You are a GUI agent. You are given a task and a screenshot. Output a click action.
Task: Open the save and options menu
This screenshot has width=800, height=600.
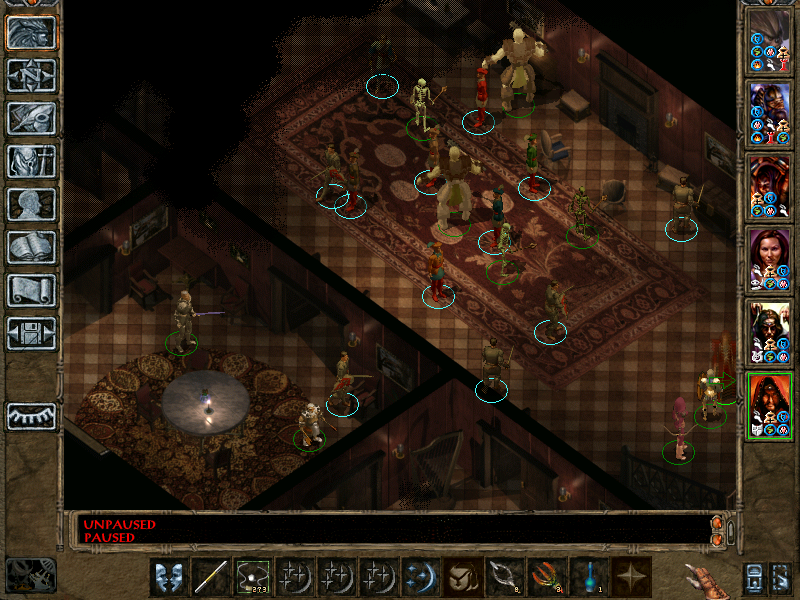click(x=32, y=333)
